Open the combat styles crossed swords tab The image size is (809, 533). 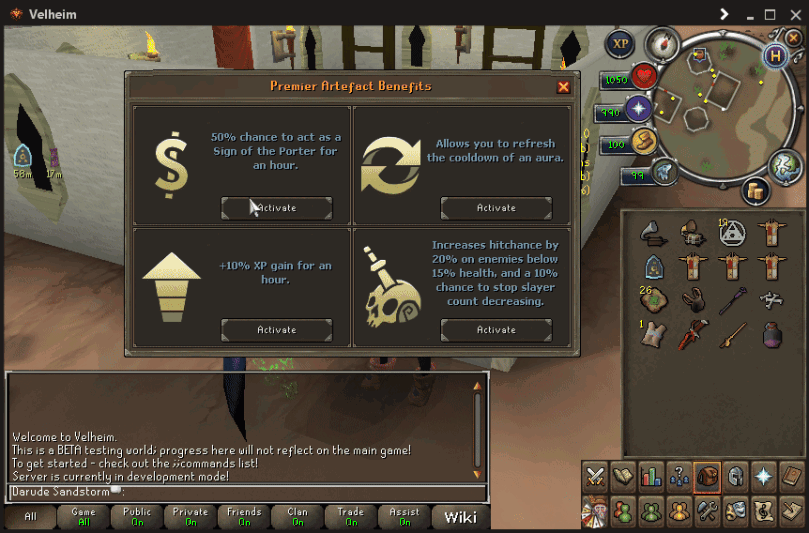[596, 477]
